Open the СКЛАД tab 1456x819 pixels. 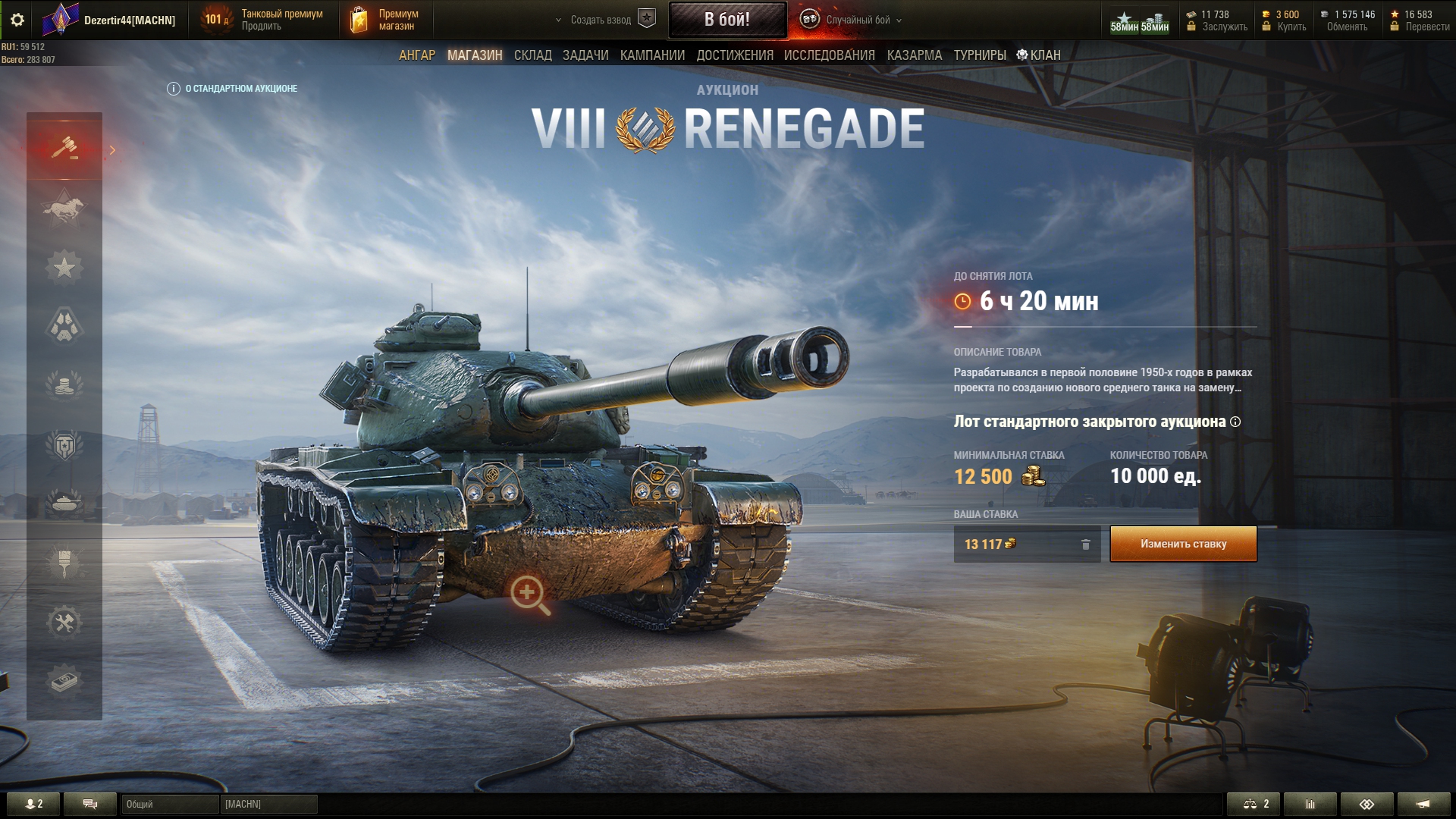(532, 55)
